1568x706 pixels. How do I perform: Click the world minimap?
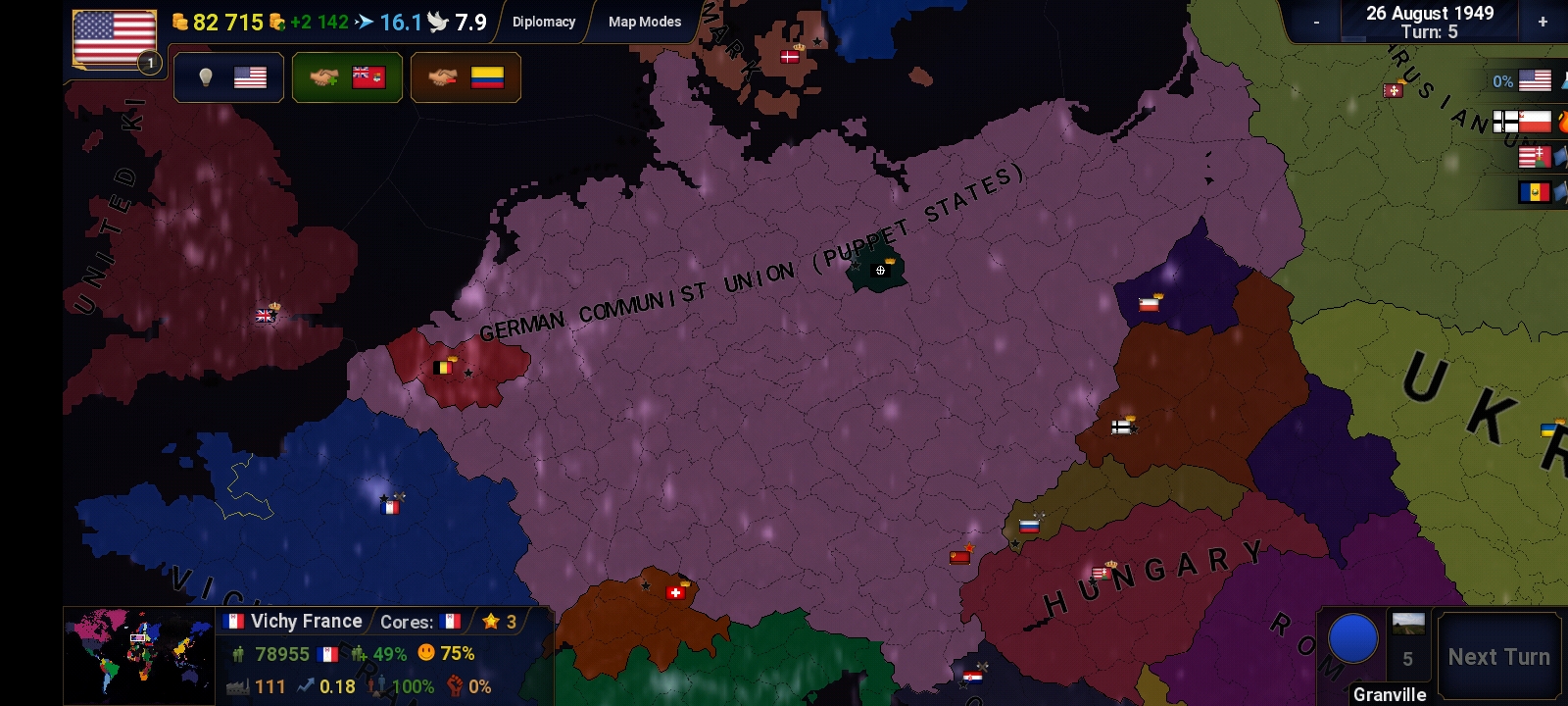(139, 655)
